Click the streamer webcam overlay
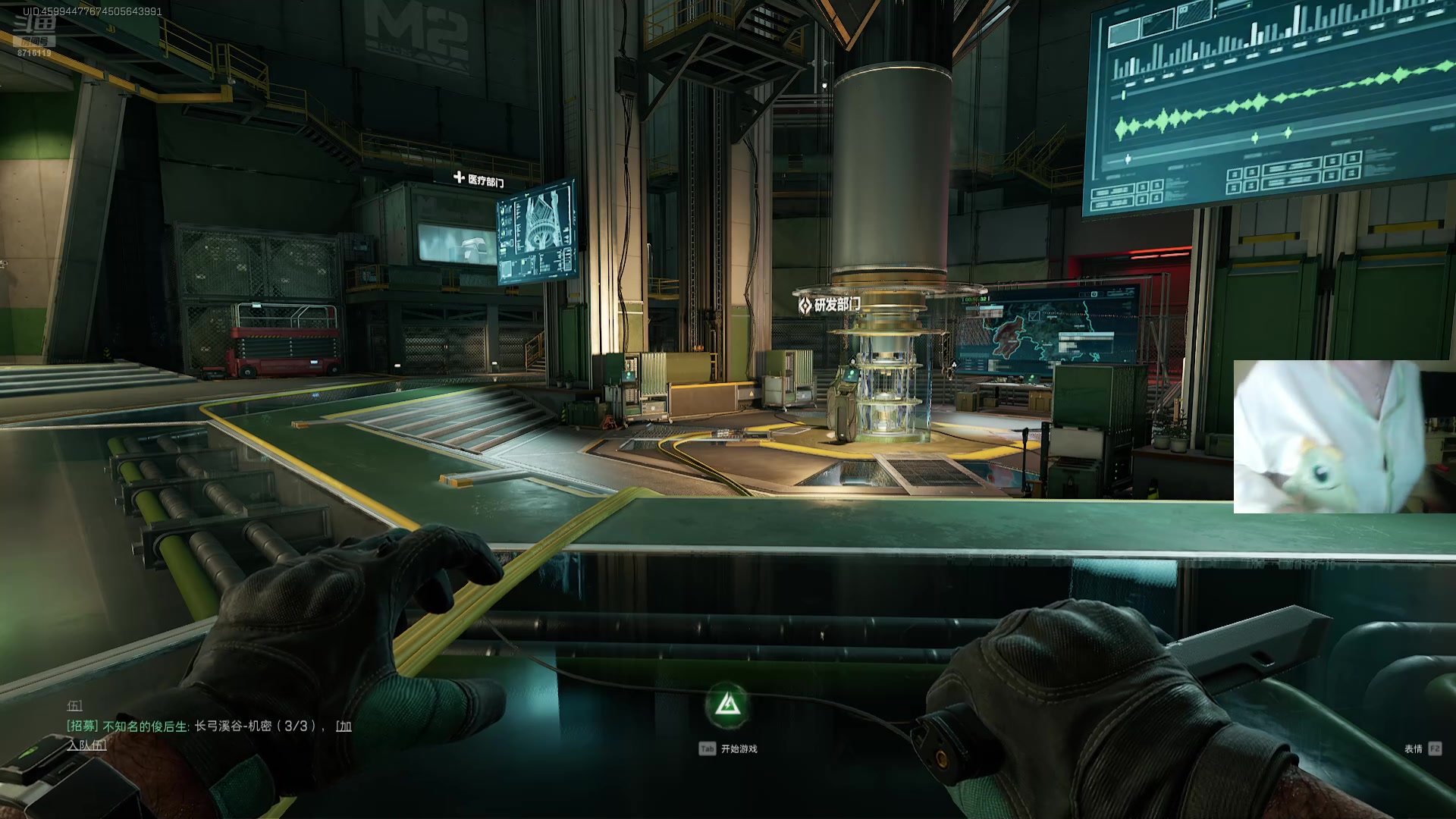1456x819 pixels. point(1344,437)
